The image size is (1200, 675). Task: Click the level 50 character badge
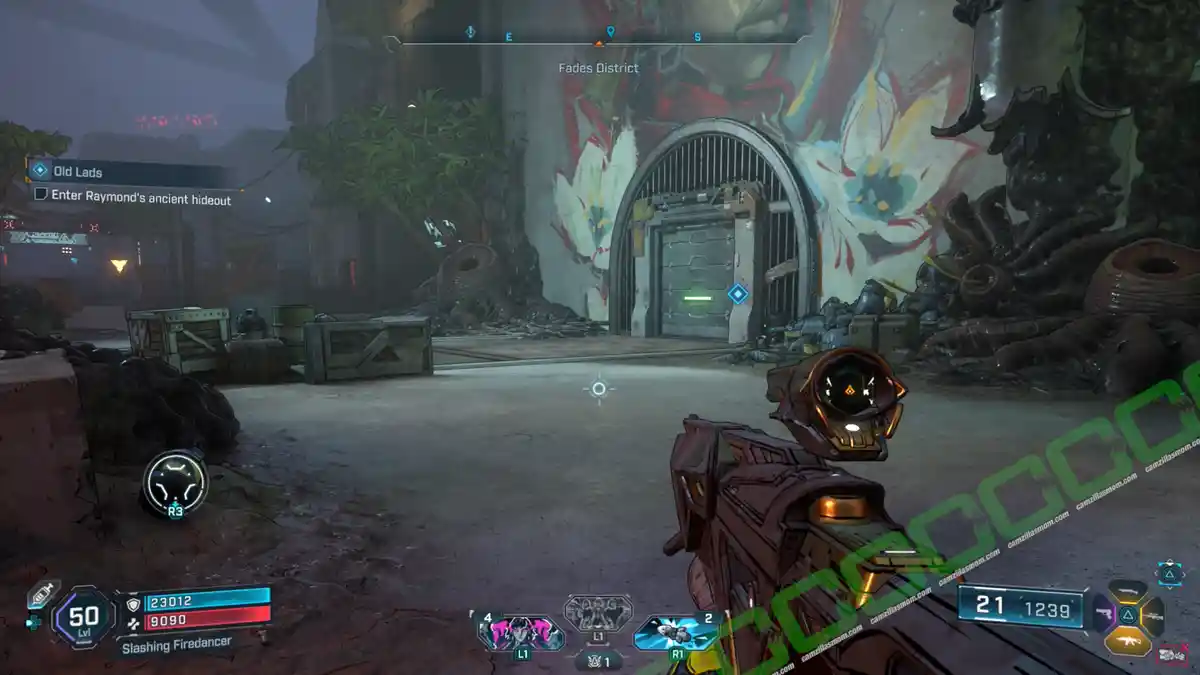coord(84,617)
